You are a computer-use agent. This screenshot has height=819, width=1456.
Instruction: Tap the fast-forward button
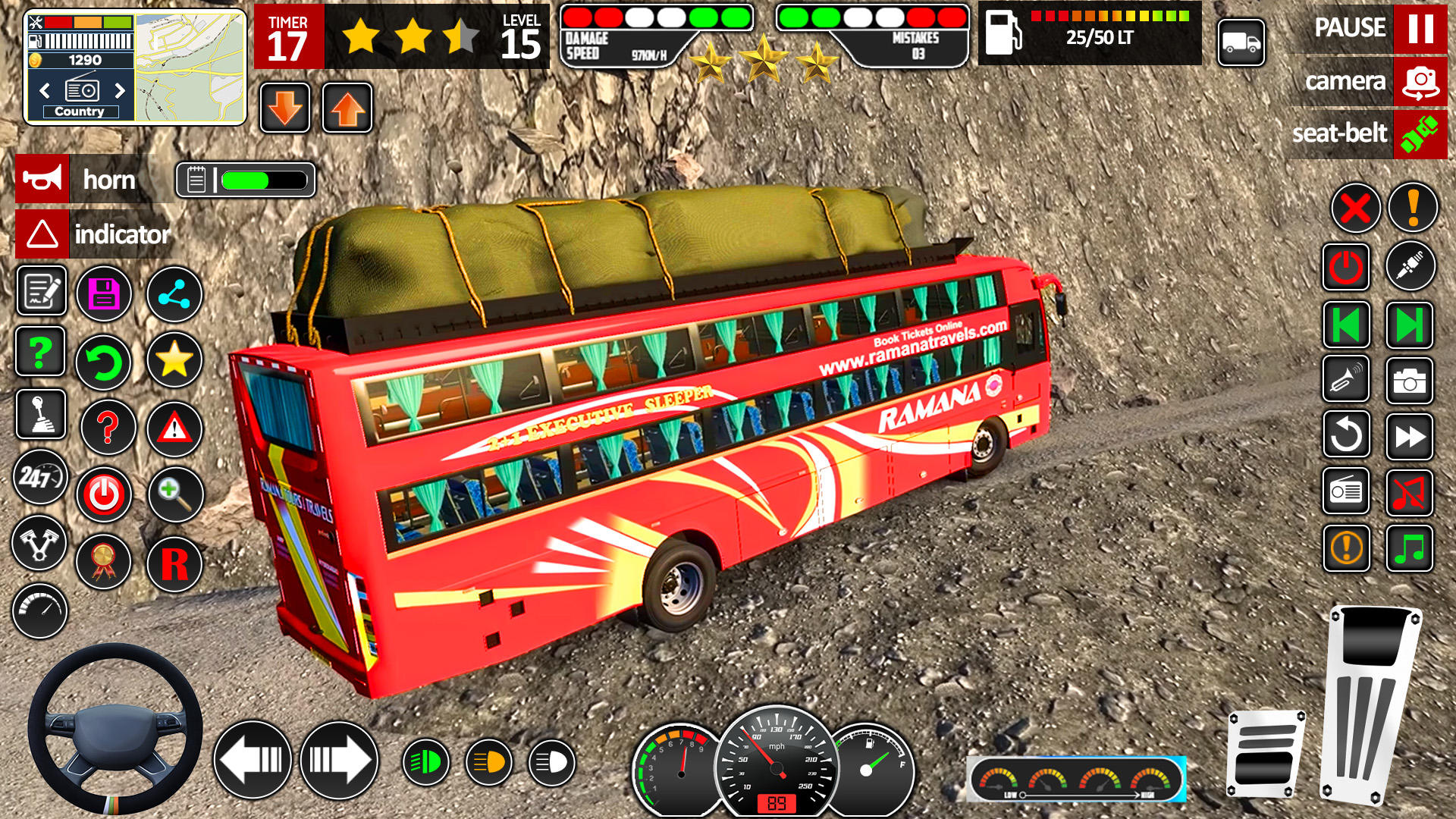pyautogui.click(x=1409, y=436)
